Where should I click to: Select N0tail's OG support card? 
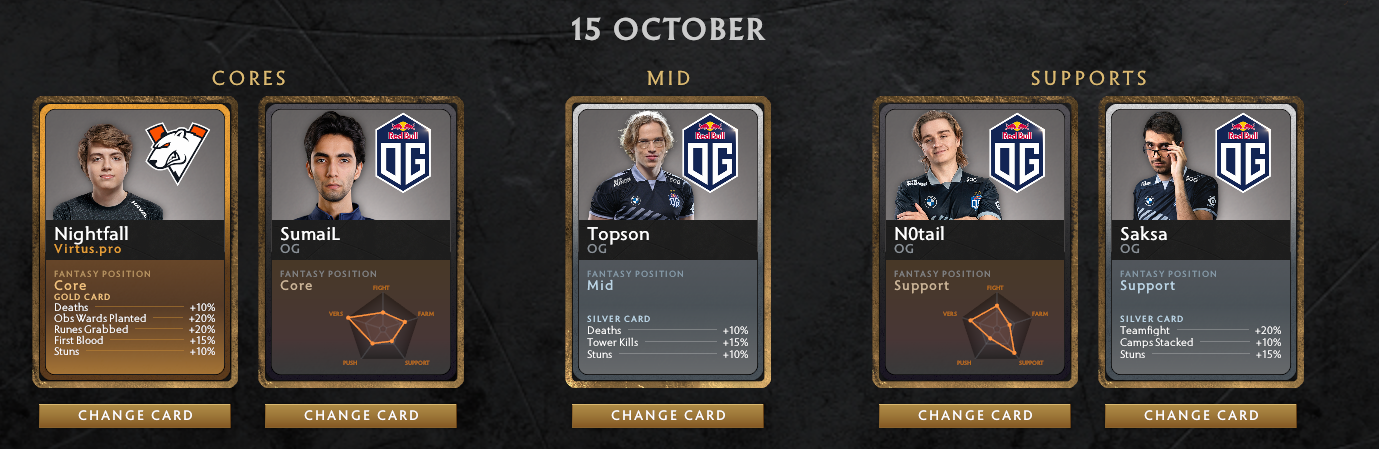pos(975,241)
